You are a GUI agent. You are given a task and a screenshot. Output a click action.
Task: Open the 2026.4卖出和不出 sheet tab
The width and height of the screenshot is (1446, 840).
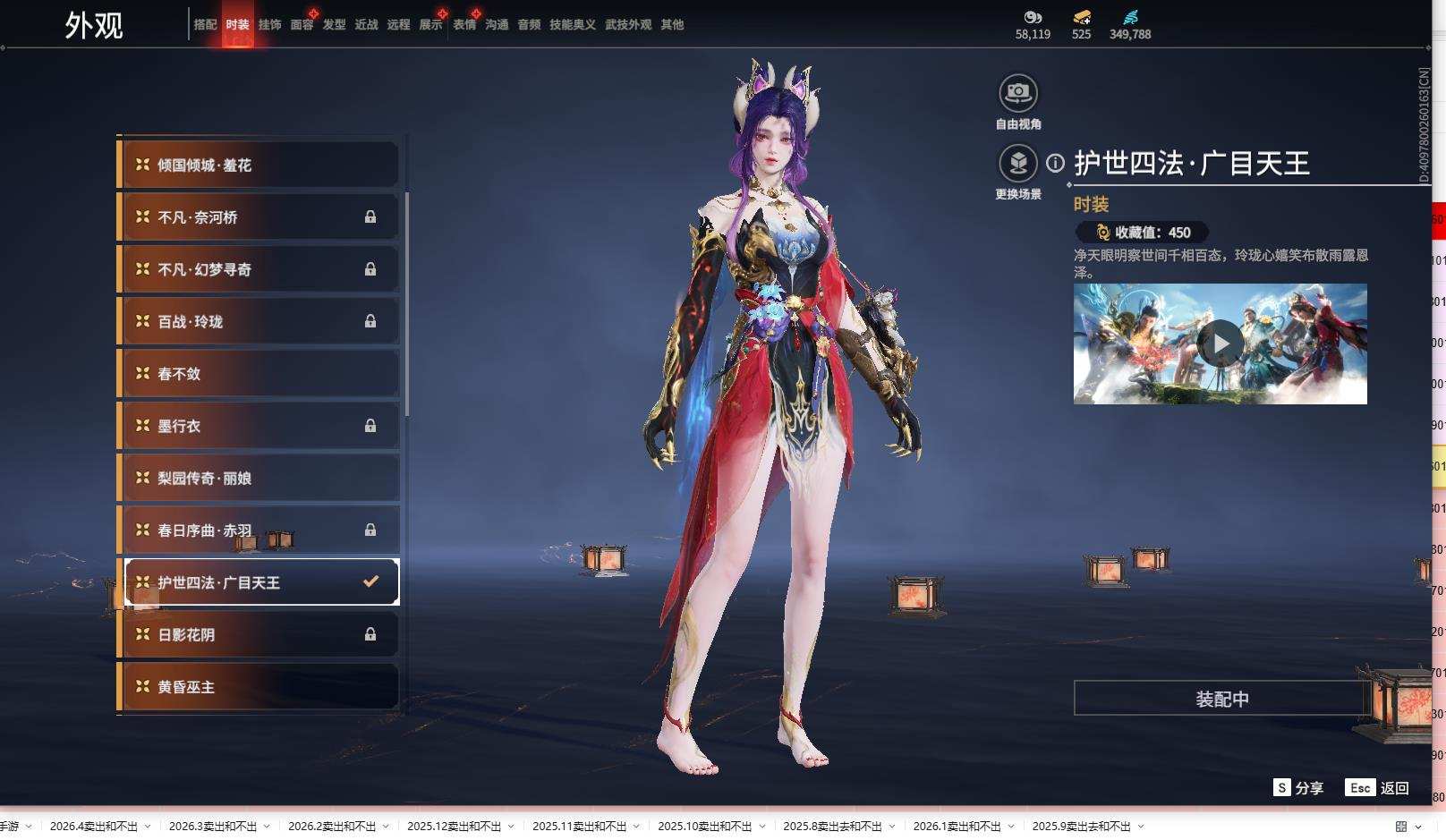(93, 827)
